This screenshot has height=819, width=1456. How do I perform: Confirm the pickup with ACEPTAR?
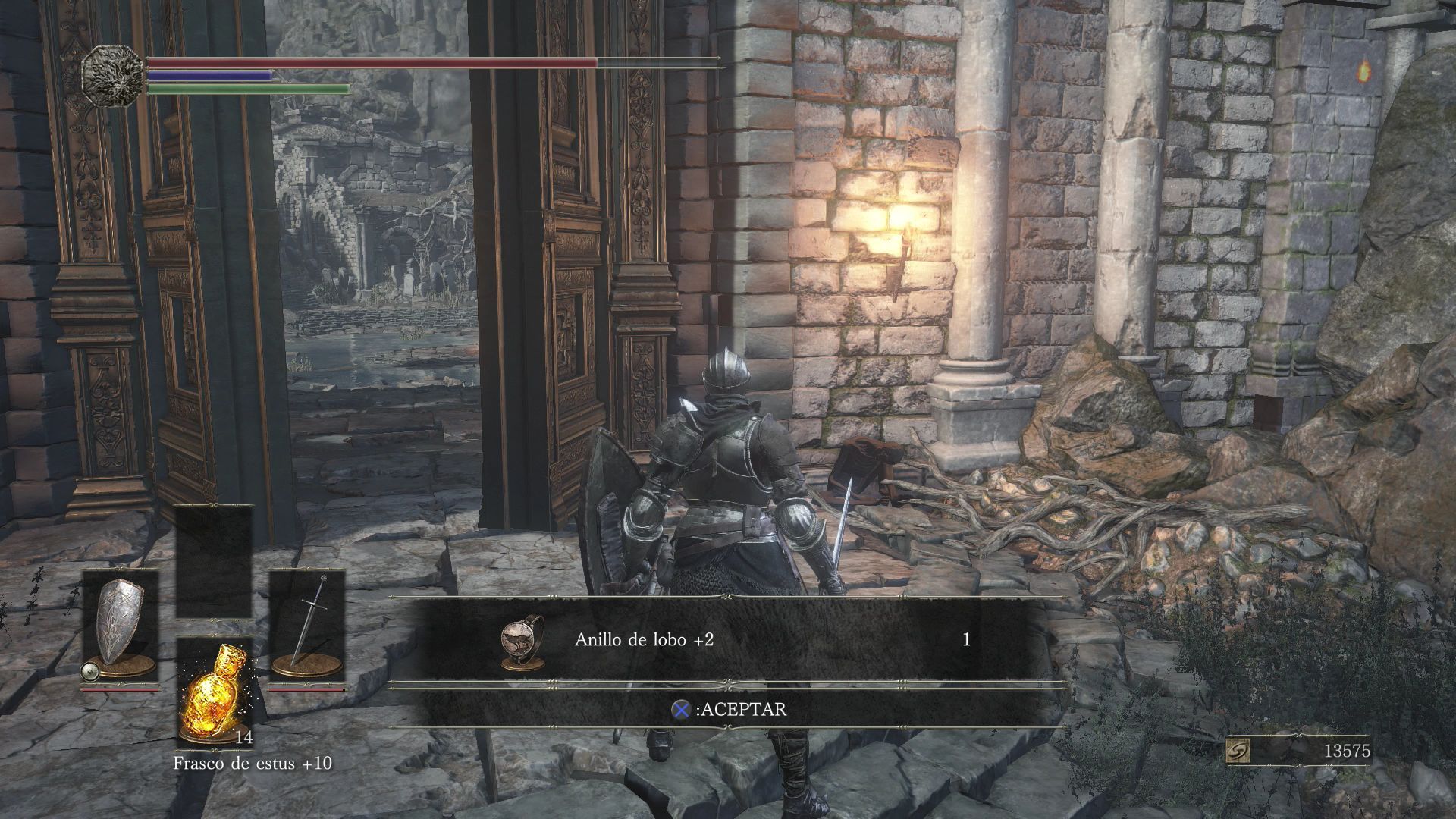pyautogui.click(x=729, y=710)
